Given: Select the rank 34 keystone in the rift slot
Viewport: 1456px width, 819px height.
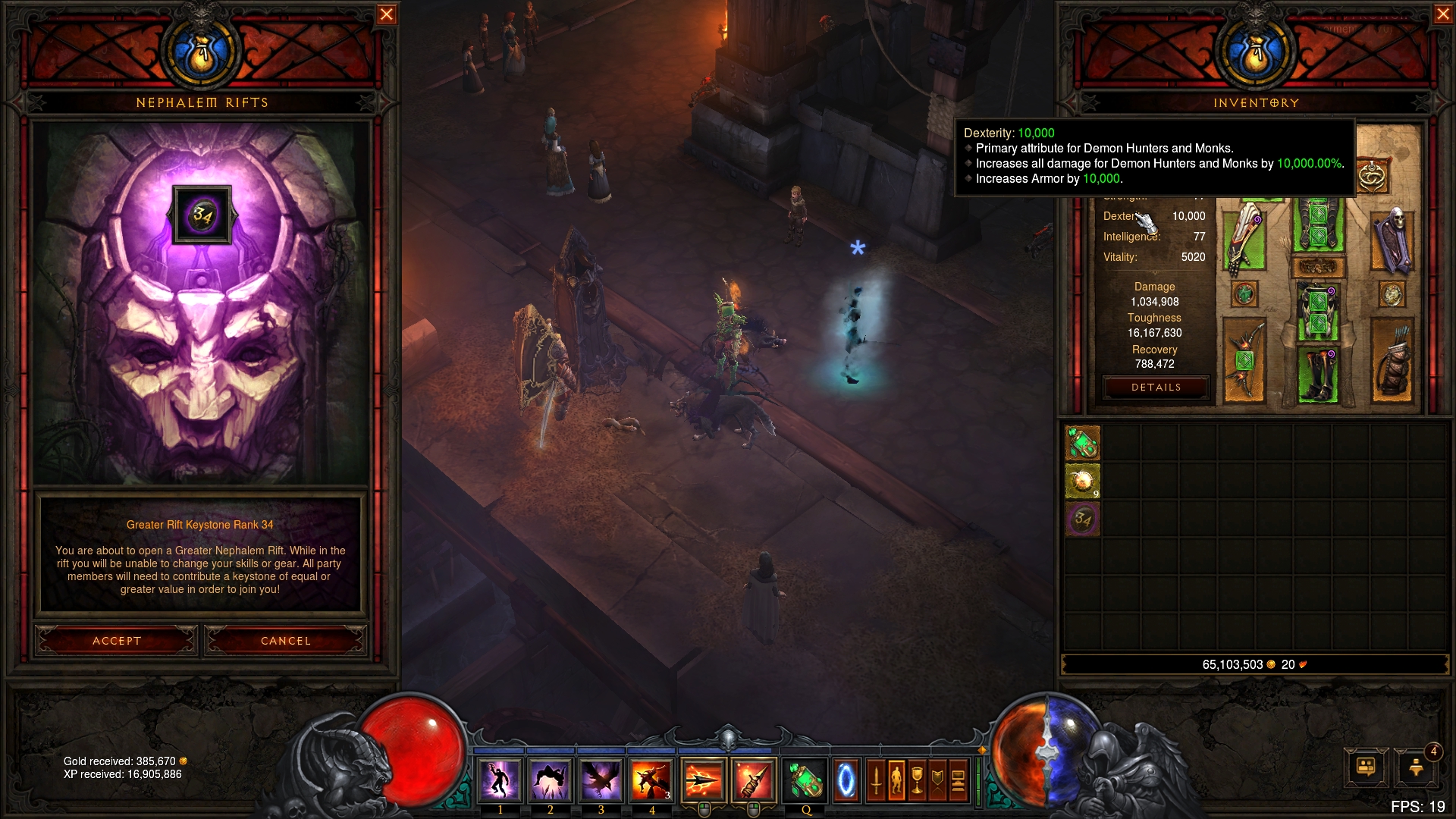Looking at the screenshot, I should click(x=202, y=215).
